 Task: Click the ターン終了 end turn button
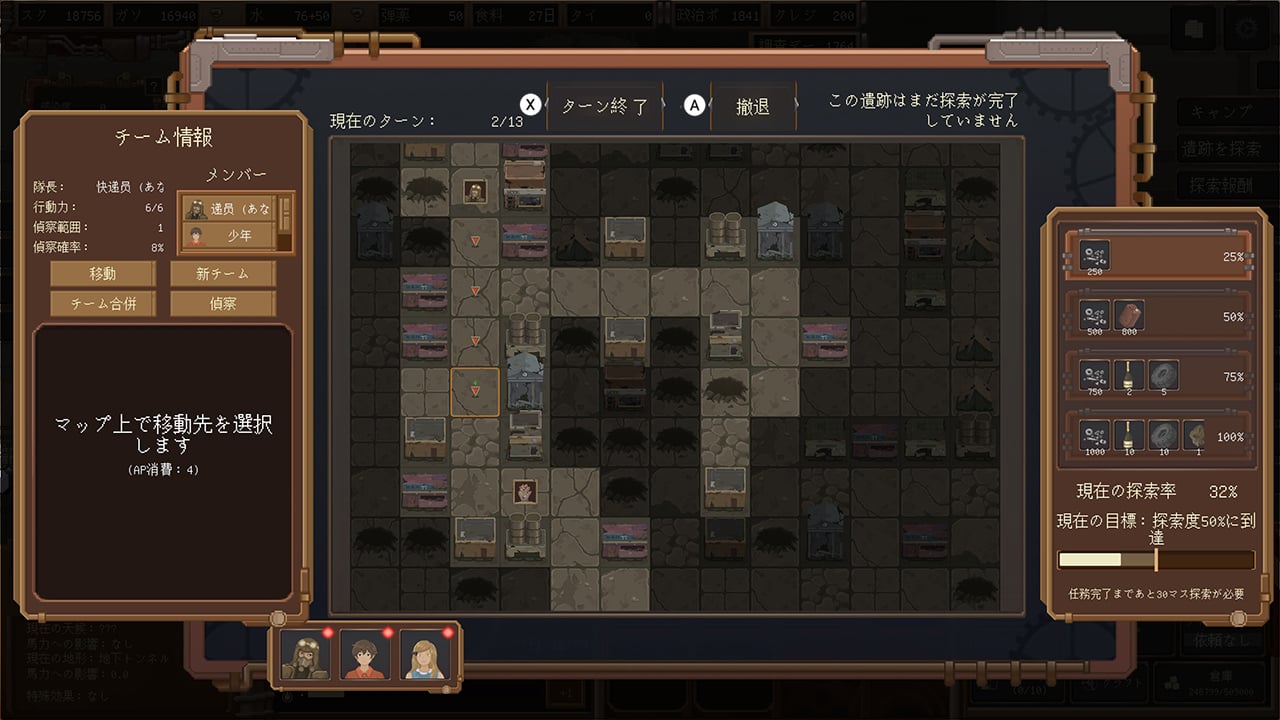[x=604, y=106]
